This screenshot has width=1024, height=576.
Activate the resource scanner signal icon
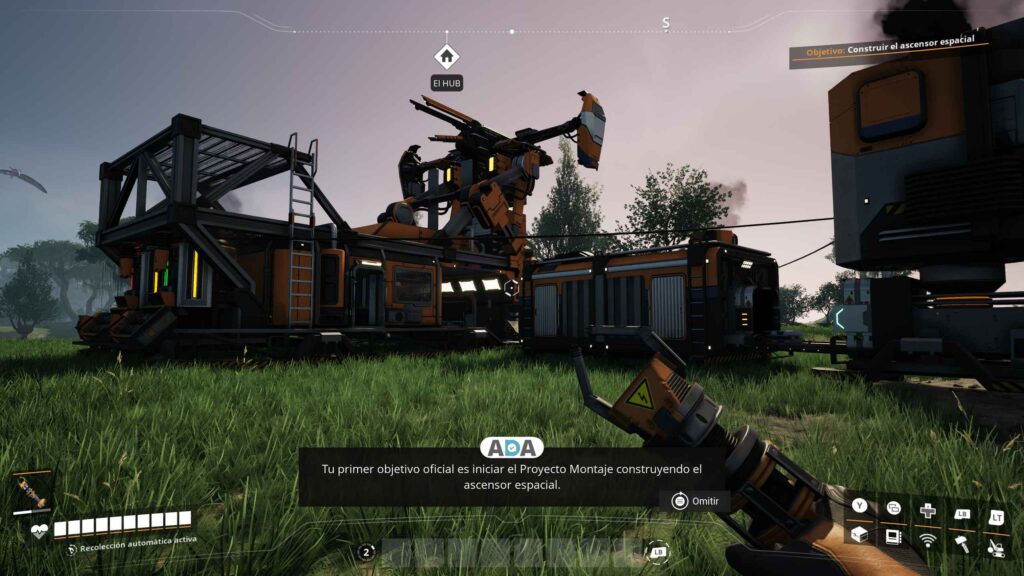tap(928, 540)
